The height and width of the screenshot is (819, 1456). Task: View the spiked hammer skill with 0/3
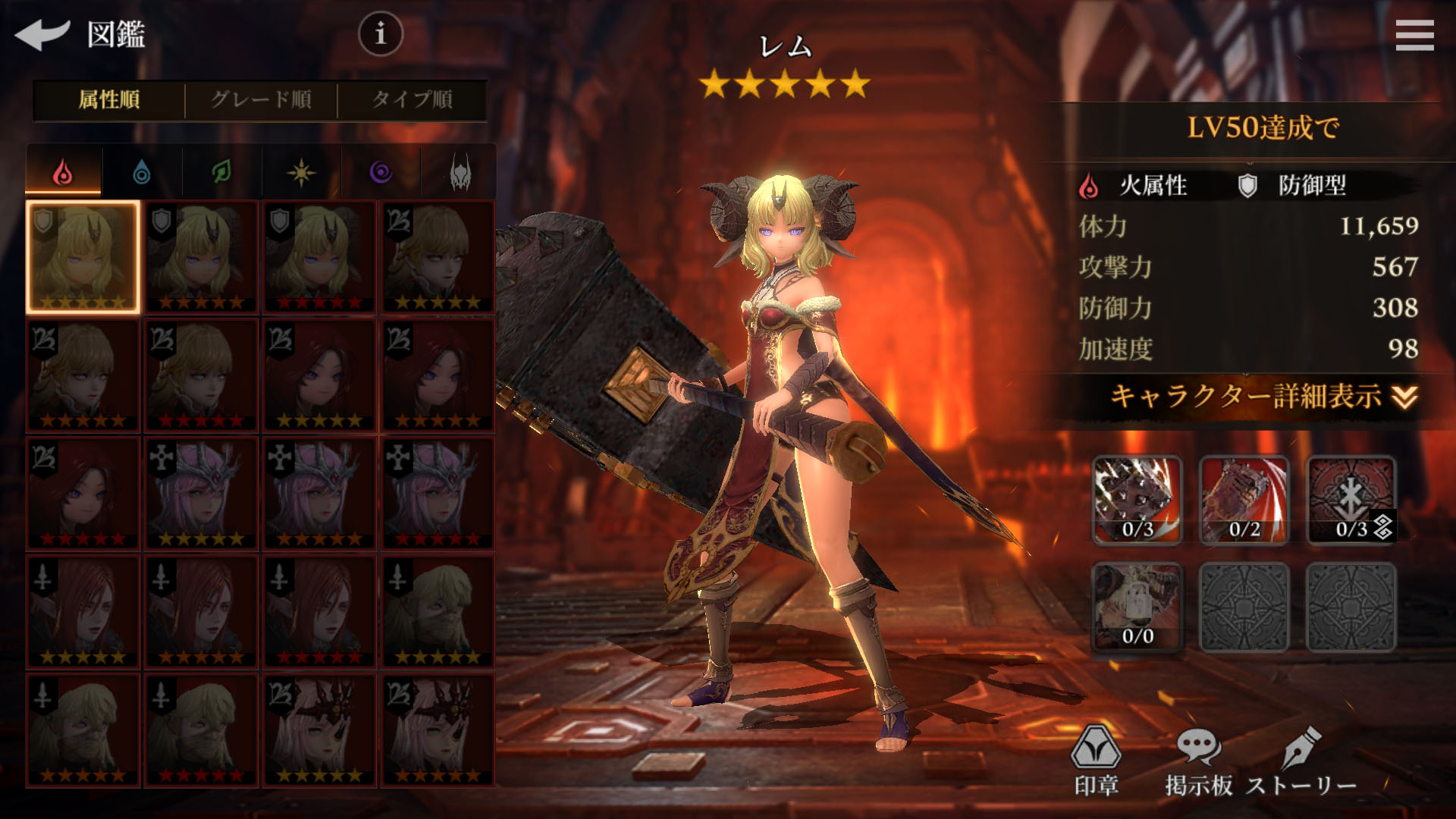click(1137, 500)
